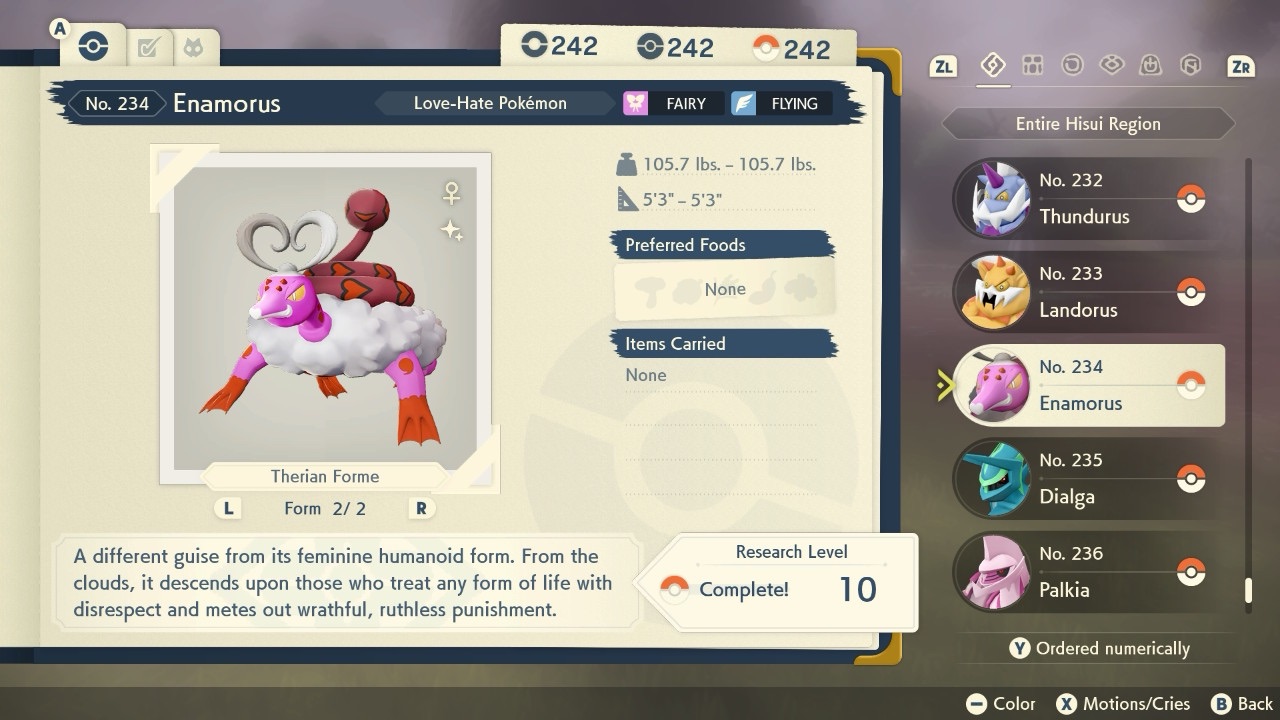Select Thundurus No. 232 in the list
This screenshot has width=1280, height=720.
(1088, 199)
